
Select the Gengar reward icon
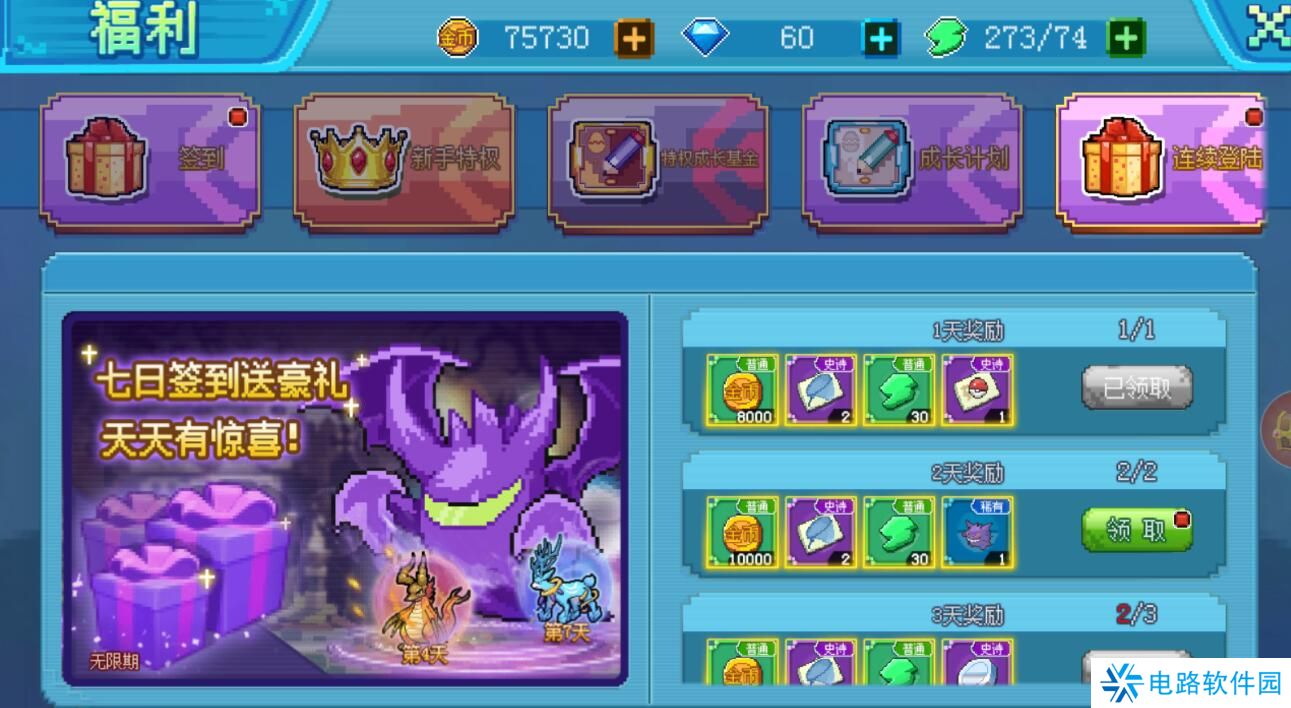(977, 532)
